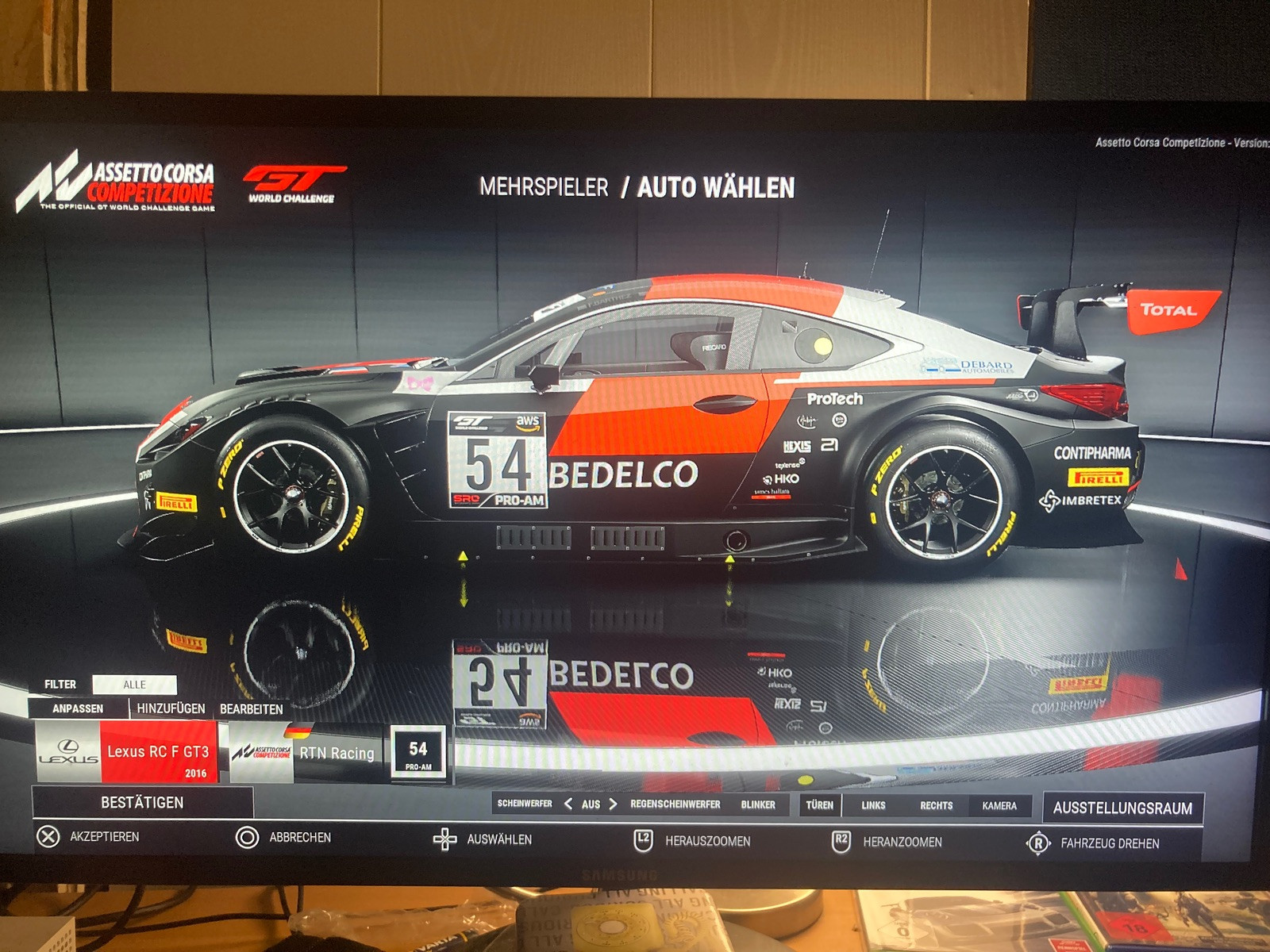Image resolution: width=1270 pixels, height=952 pixels.
Task: Change the view with Kamera
Action: point(999,806)
